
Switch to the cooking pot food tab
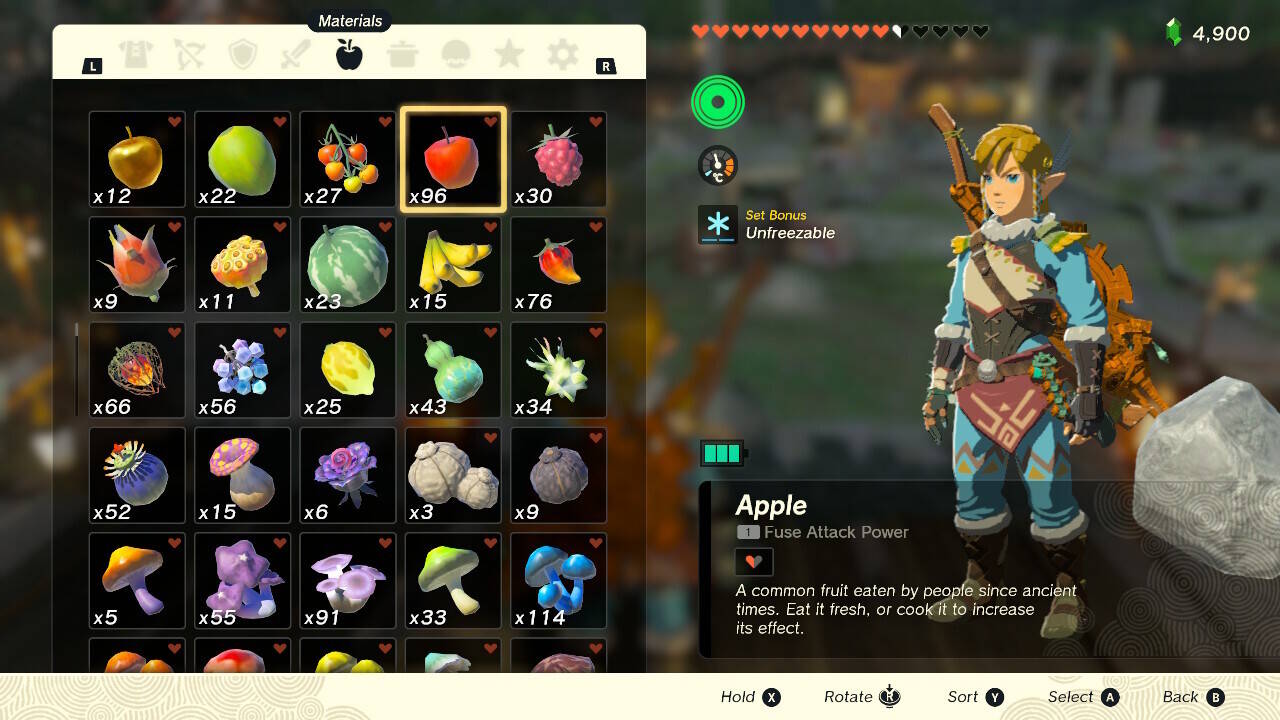point(403,55)
